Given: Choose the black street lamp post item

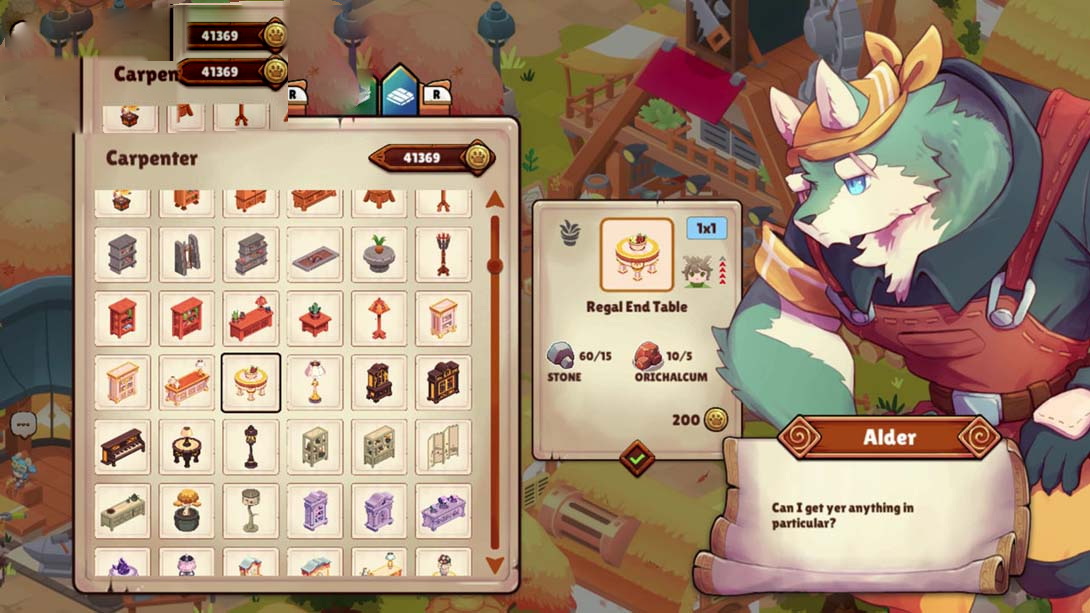Looking at the screenshot, I should [x=251, y=446].
